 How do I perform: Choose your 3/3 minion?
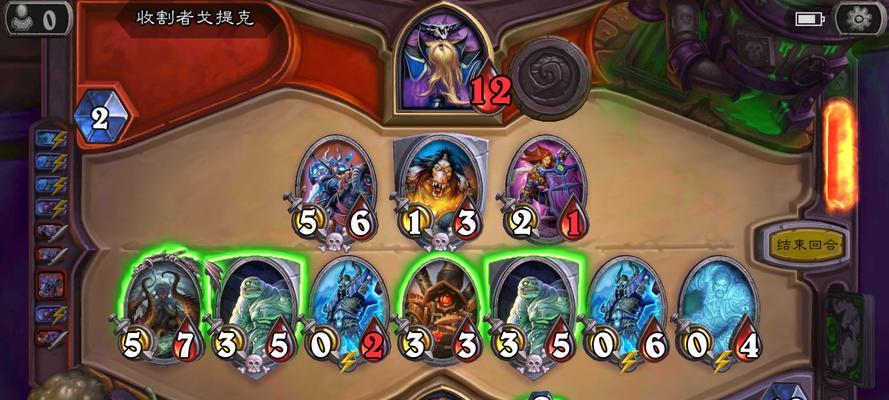[x=438, y=304]
